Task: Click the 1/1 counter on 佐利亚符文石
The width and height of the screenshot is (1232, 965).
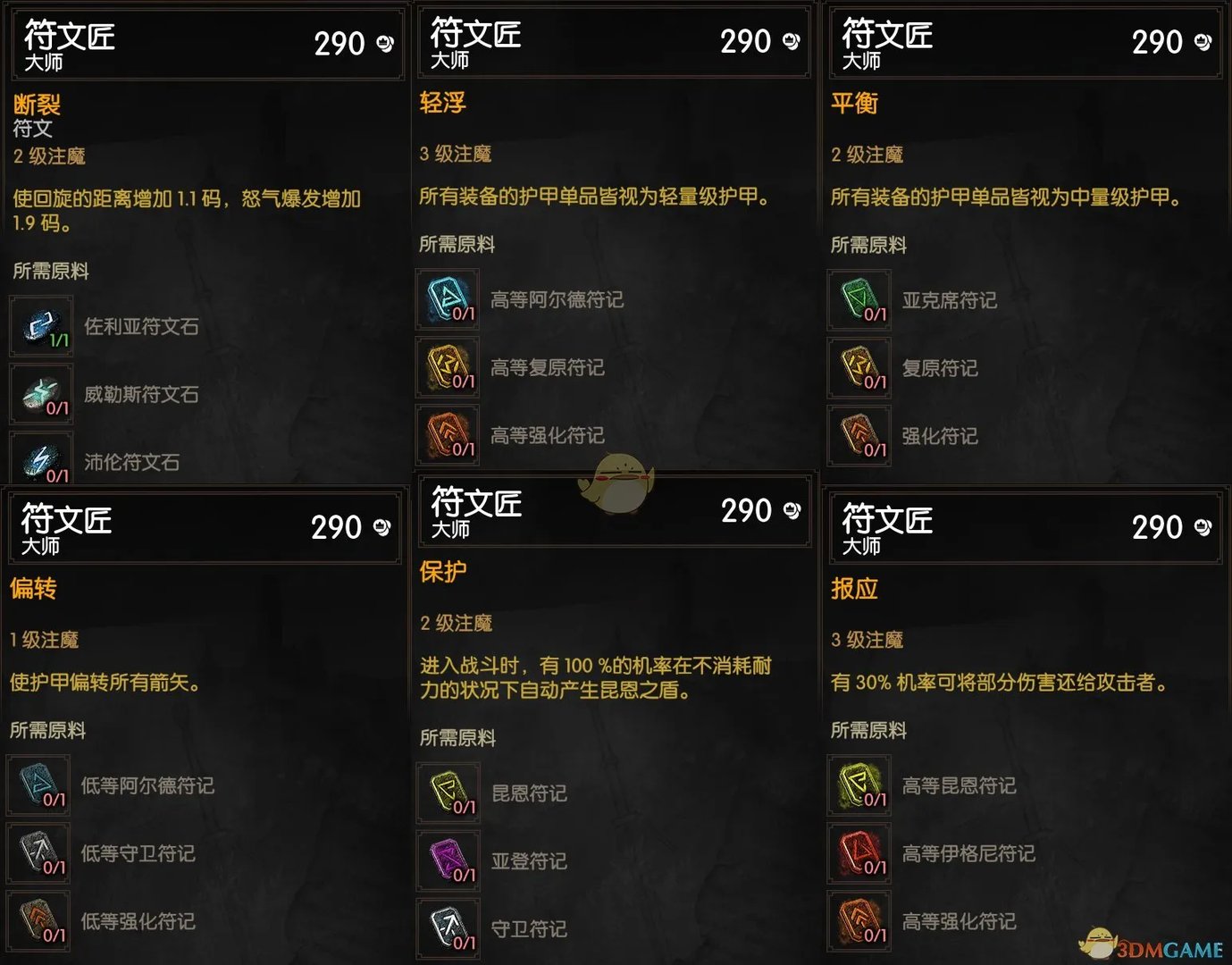Action: [x=59, y=340]
